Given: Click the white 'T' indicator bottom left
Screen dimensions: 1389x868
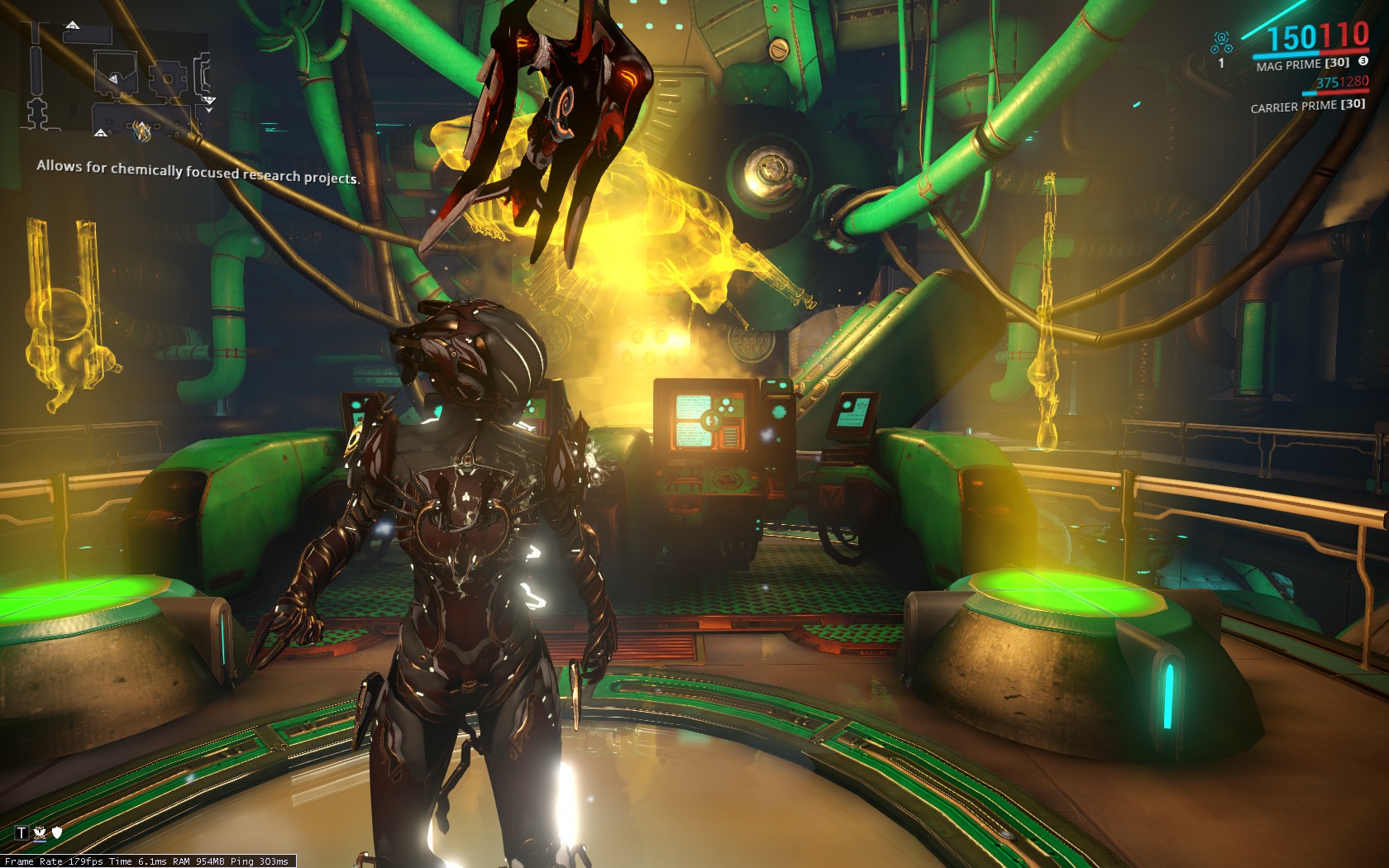Looking at the screenshot, I should point(21,833).
